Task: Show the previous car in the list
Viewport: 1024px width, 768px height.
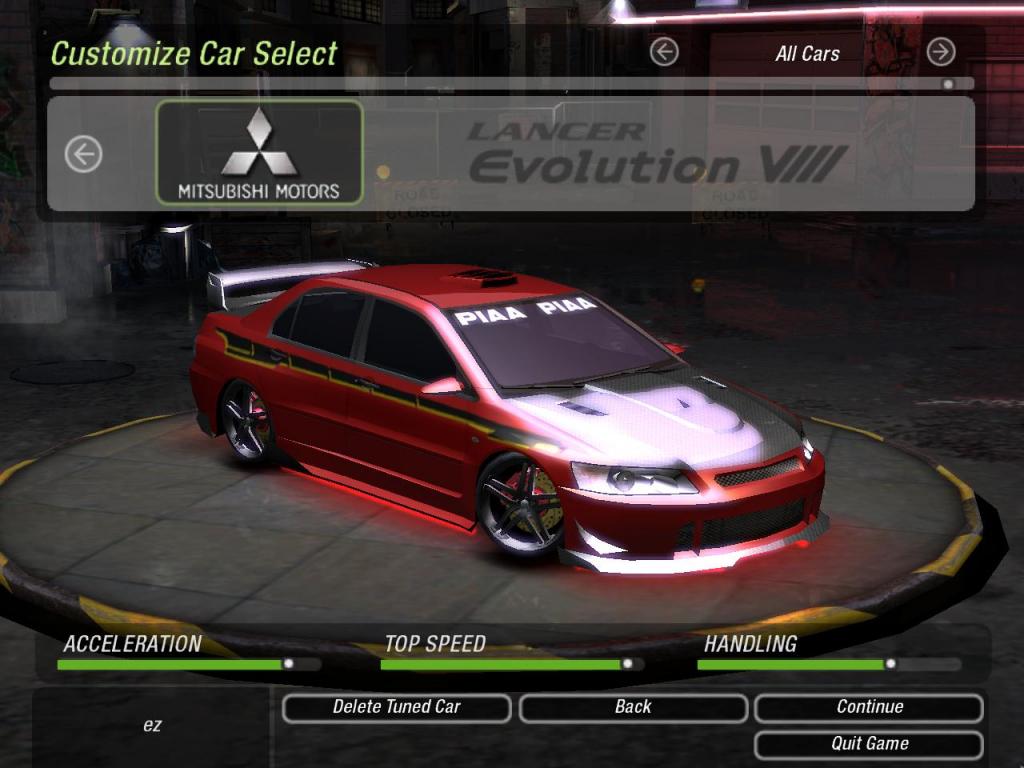Action: click(84, 154)
